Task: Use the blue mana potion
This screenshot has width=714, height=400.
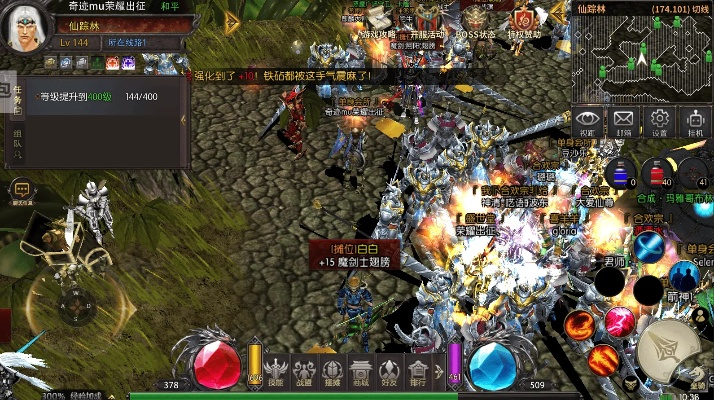Action: [620, 172]
